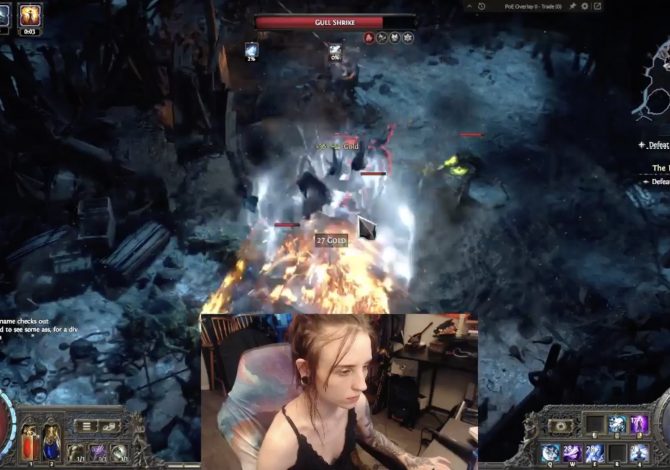Cast the purple skill bound to W
670x470 pixels.
coord(573,453)
